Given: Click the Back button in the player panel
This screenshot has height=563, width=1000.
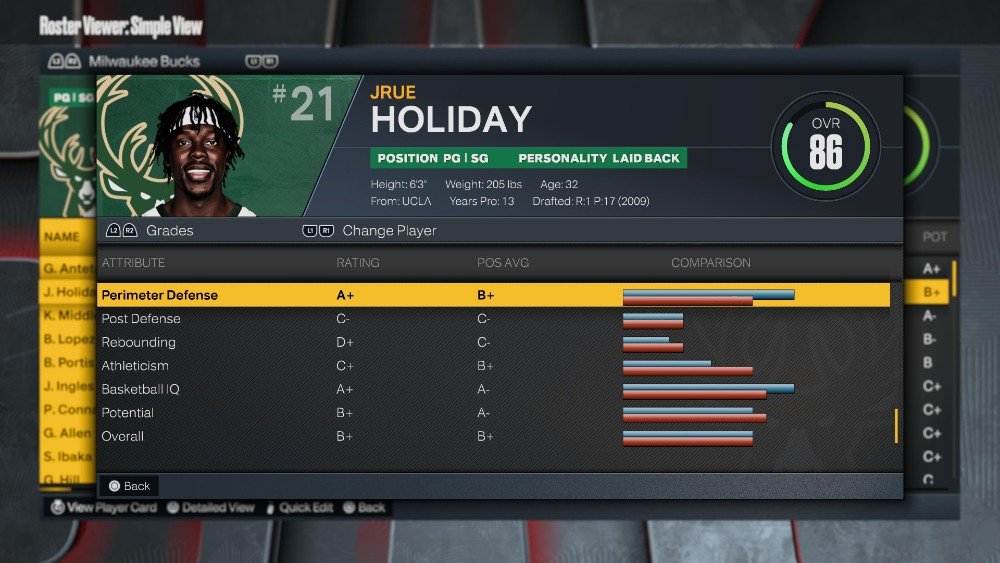Looking at the screenshot, I should (129, 486).
